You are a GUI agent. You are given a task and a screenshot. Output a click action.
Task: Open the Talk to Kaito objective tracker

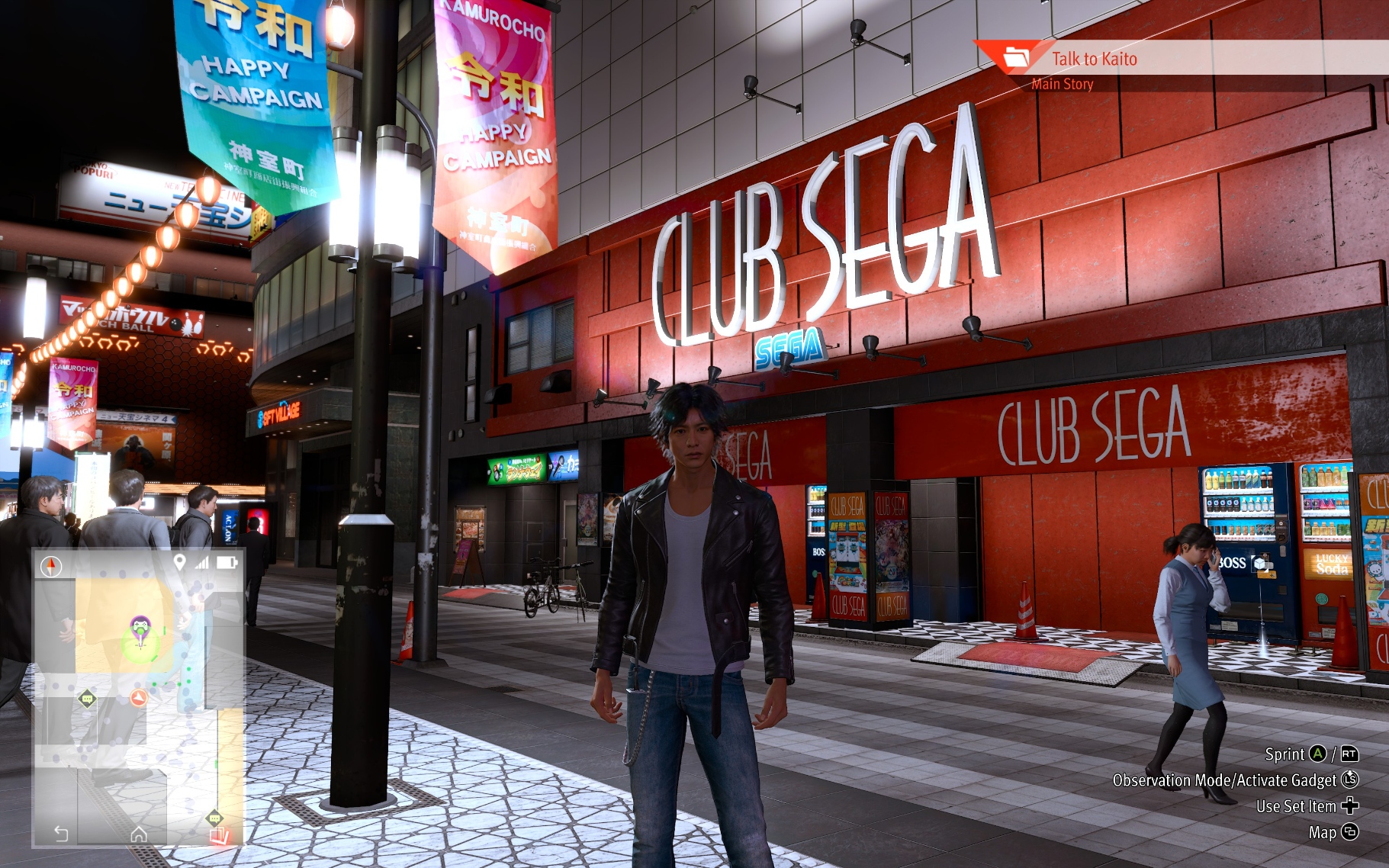[1094, 59]
